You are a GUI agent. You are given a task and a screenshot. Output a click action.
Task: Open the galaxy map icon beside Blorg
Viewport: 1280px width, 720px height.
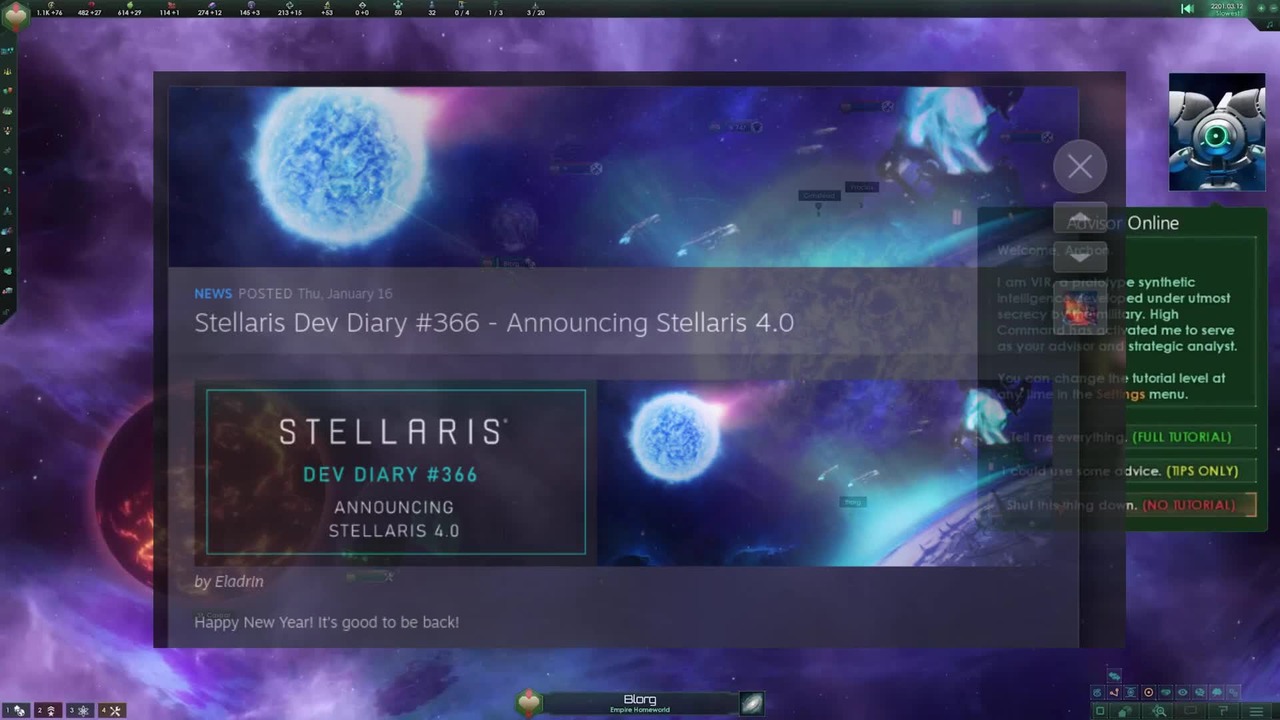coord(752,704)
